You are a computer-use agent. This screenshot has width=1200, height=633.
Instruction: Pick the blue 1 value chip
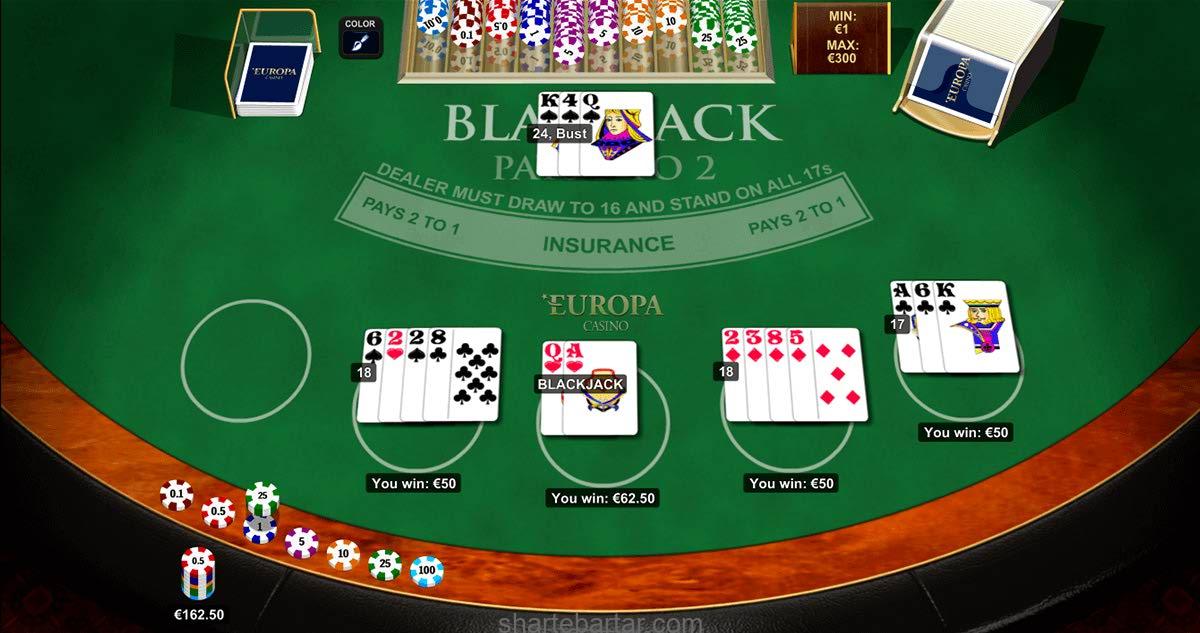tap(260, 527)
